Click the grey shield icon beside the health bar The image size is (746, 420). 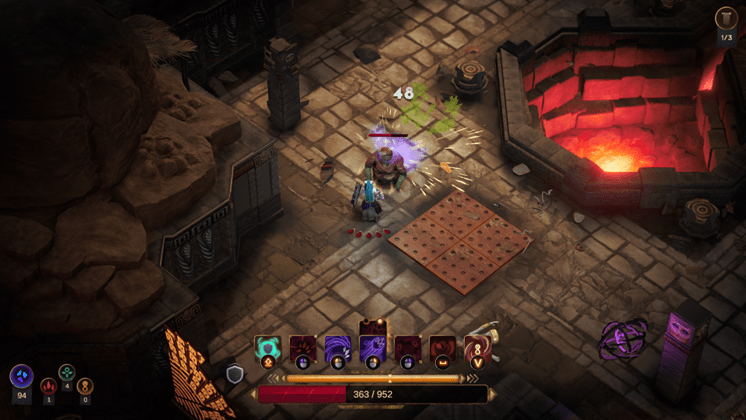click(x=236, y=374)
